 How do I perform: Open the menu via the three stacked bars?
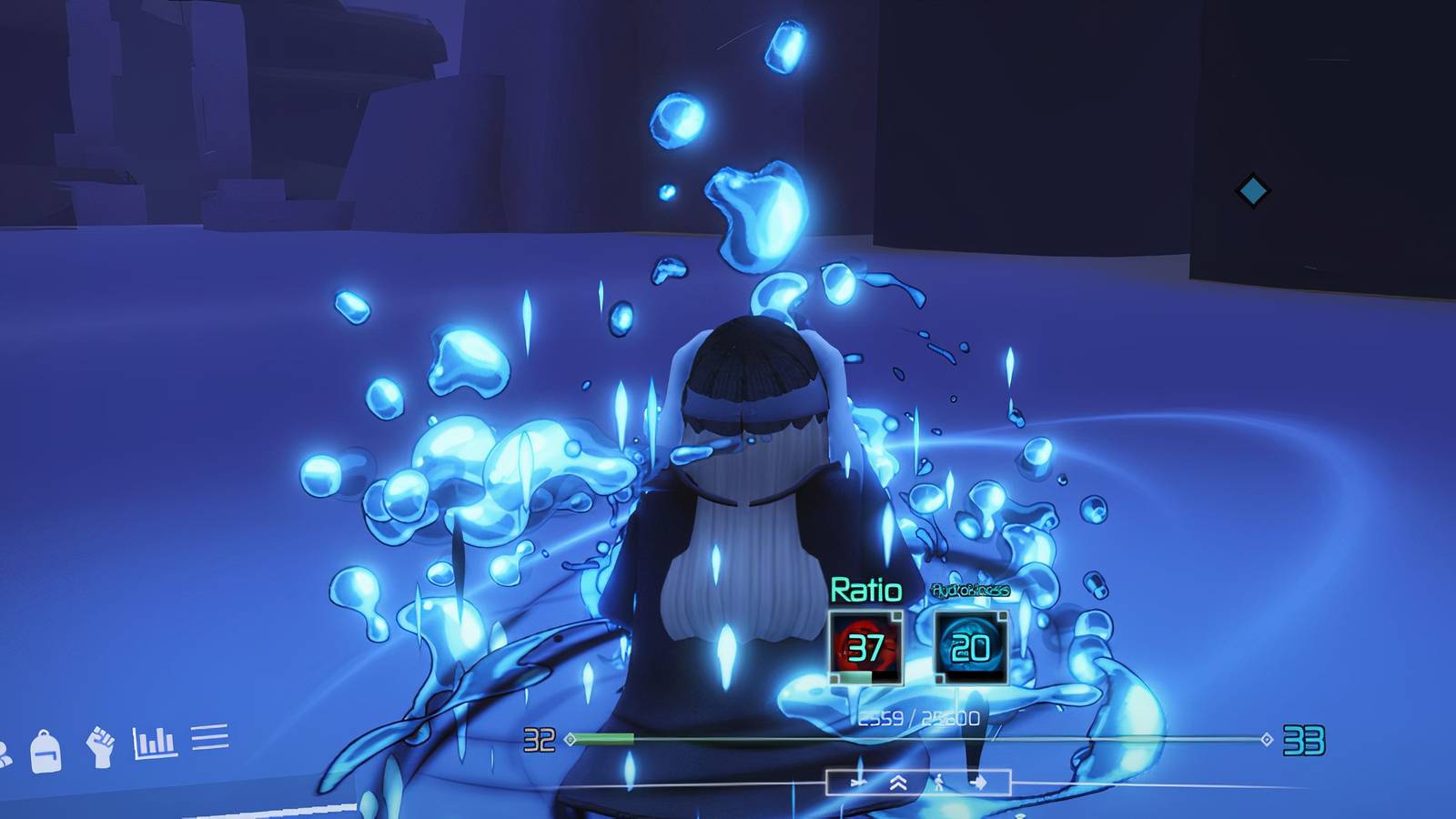(210, 739)
